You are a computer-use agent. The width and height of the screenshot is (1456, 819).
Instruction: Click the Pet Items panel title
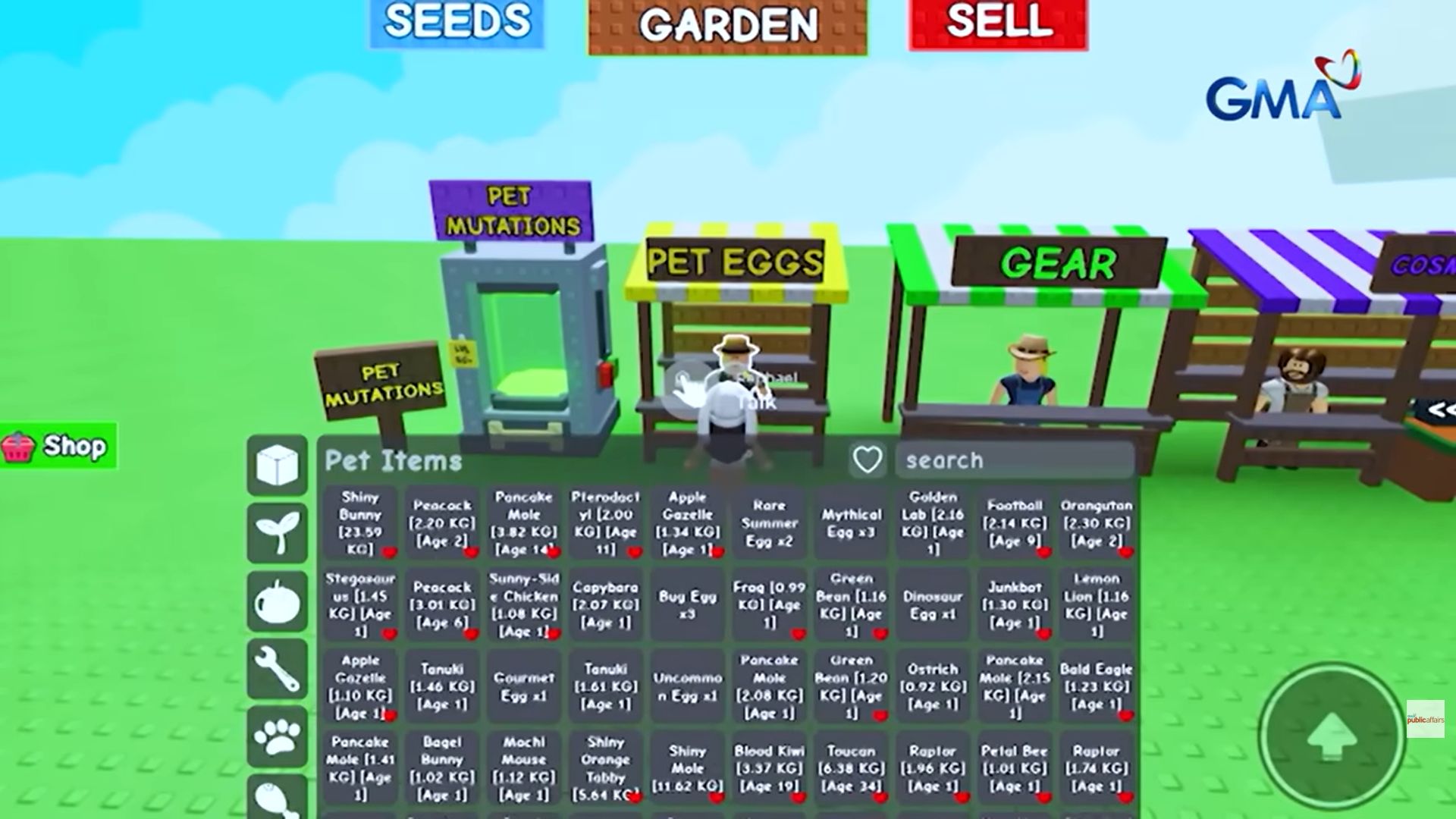click(x=391, y=460)
